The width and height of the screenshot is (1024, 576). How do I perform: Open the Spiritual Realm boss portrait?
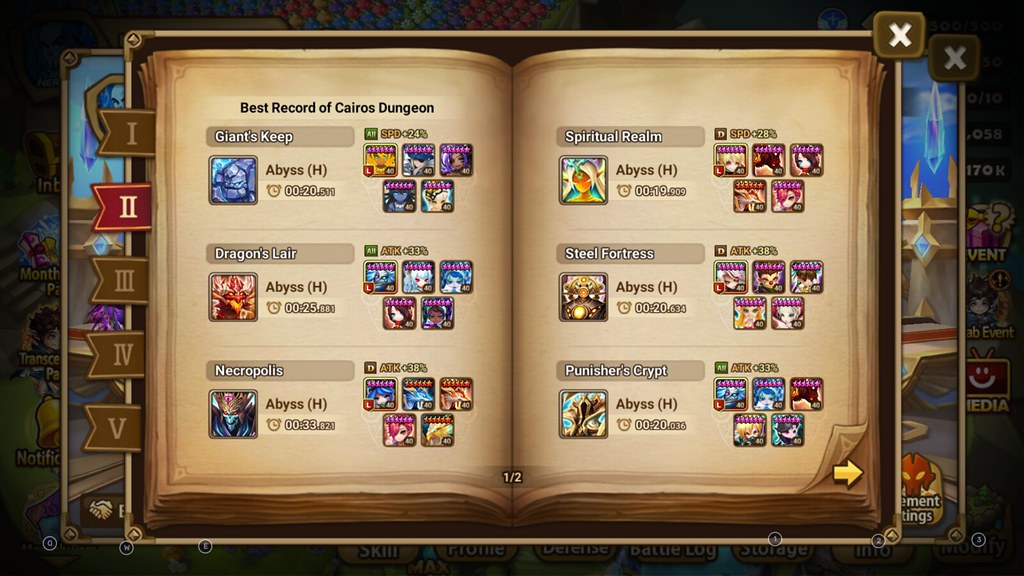coord(583,180)
